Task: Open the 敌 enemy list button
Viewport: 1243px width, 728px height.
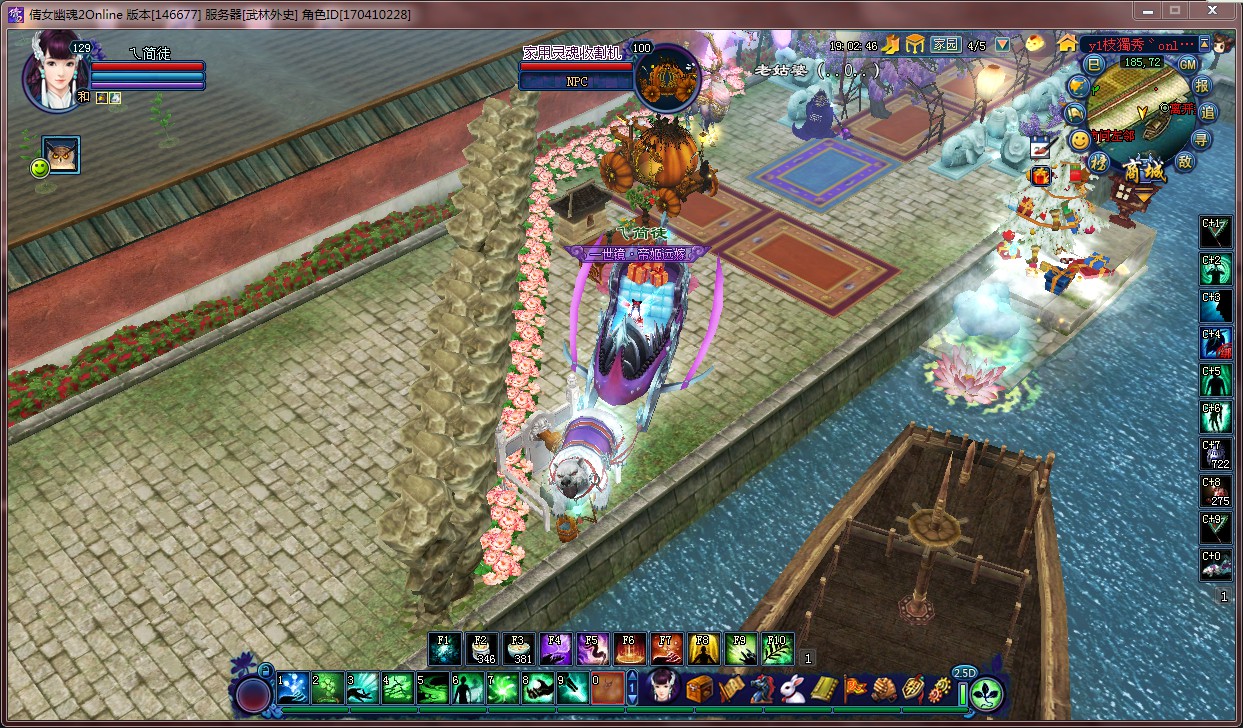Action: tap(1186, 161)
